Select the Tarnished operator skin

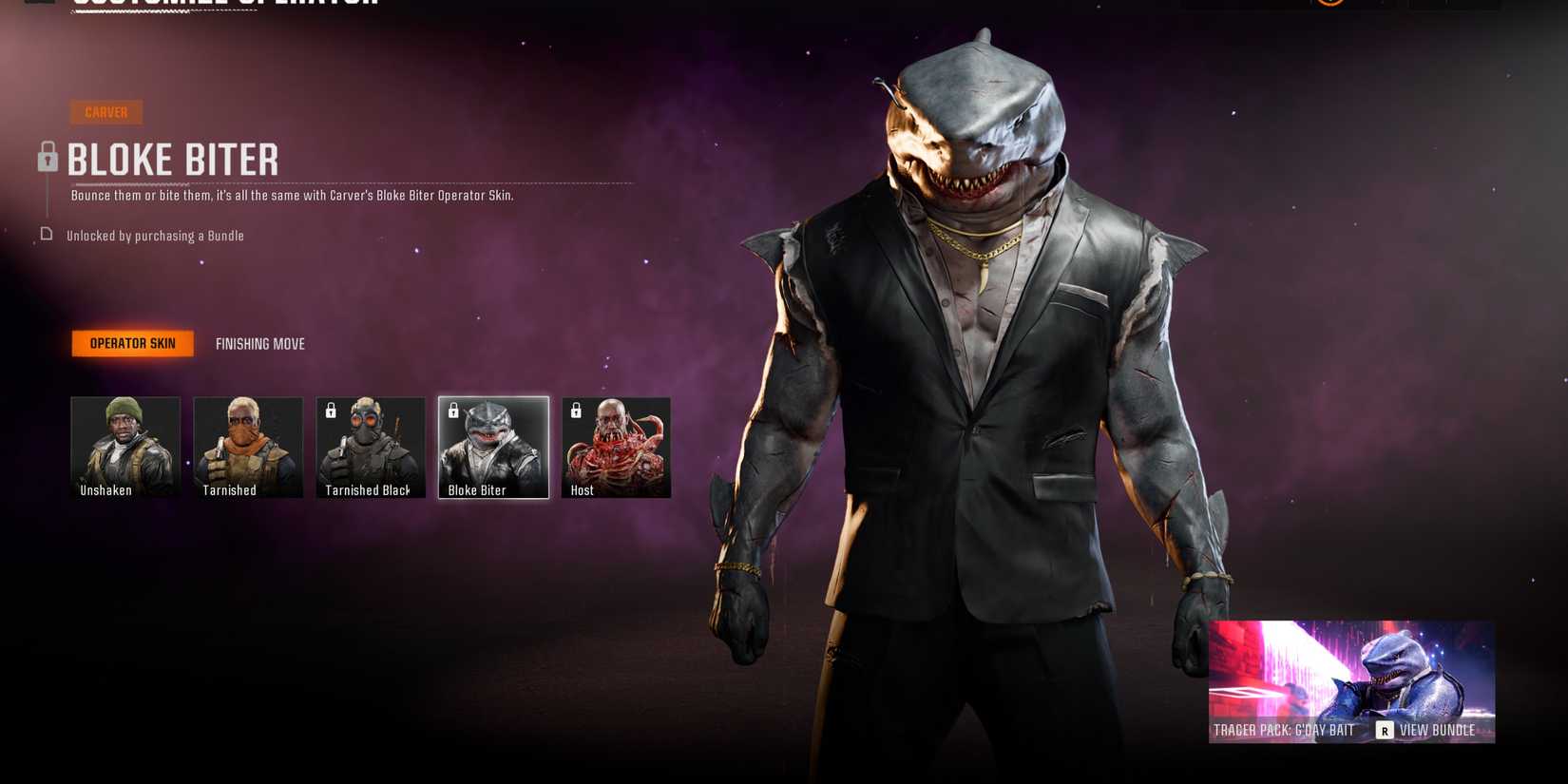click(x=247, y=446)
